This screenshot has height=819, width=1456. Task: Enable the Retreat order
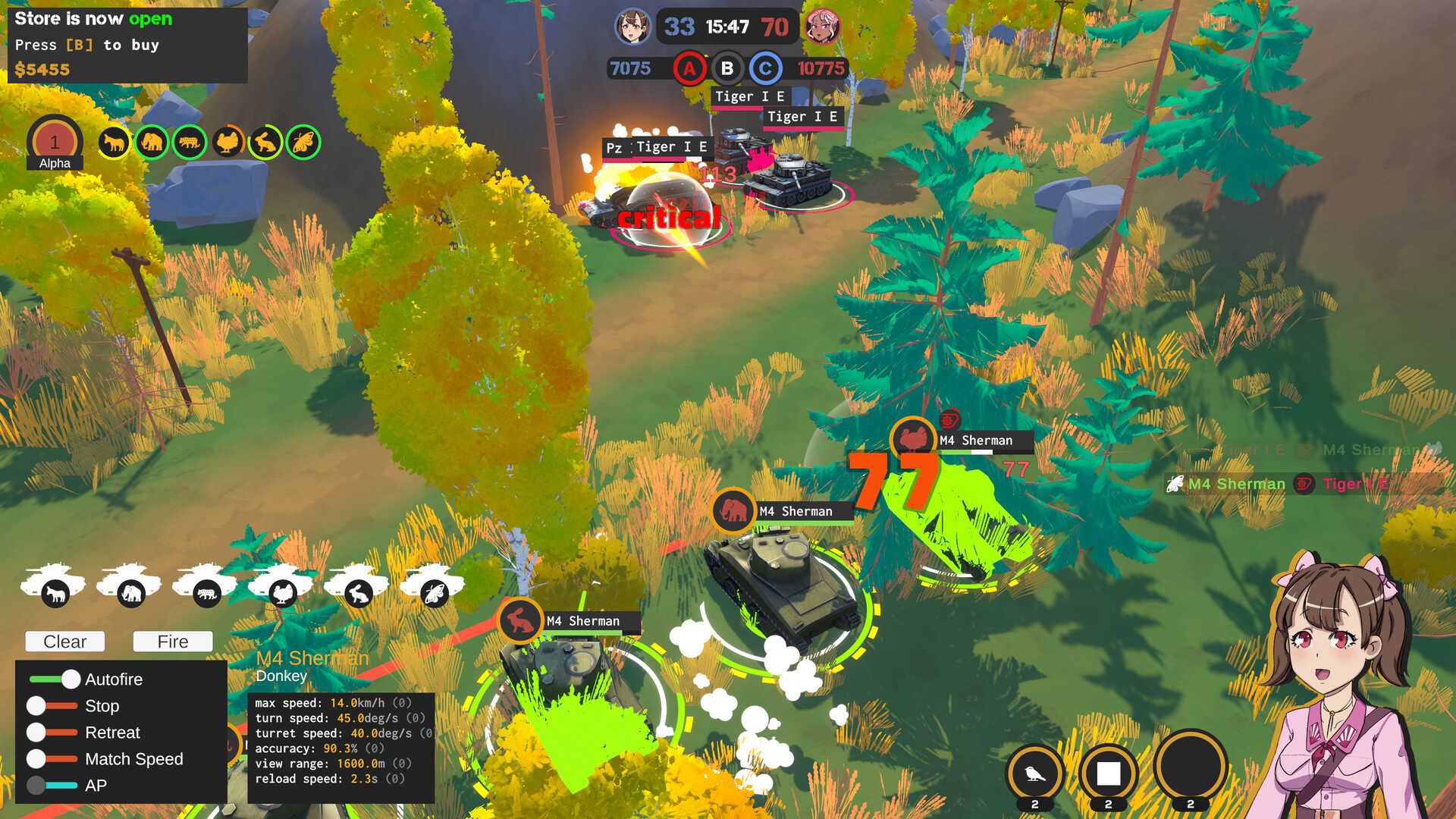pos(34,733)
